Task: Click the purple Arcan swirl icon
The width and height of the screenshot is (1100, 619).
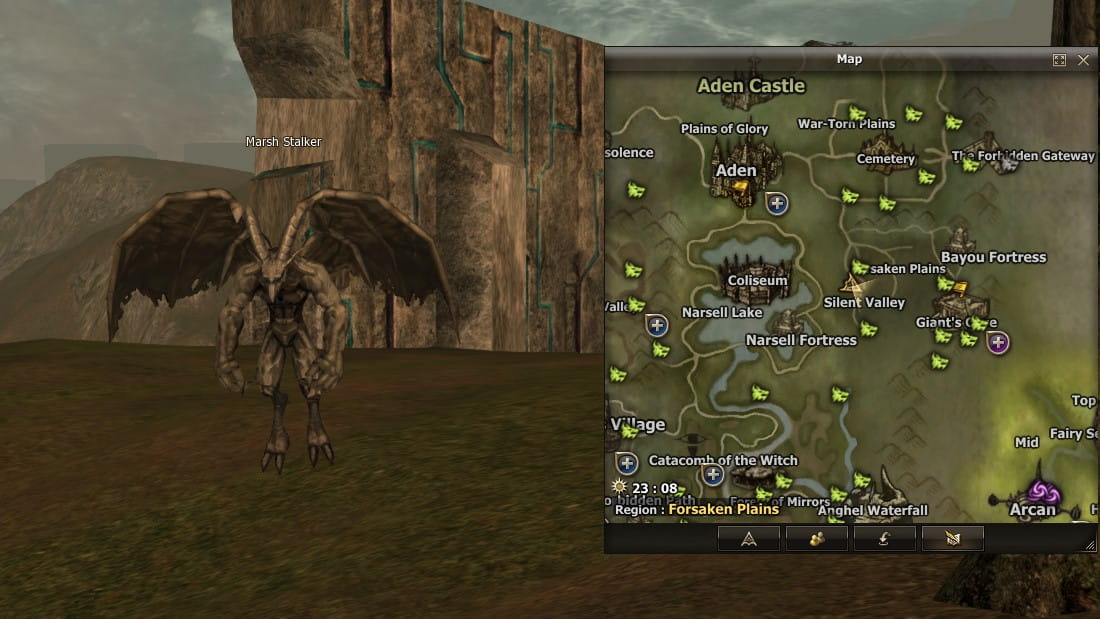Action: [x=1044, y=492]
